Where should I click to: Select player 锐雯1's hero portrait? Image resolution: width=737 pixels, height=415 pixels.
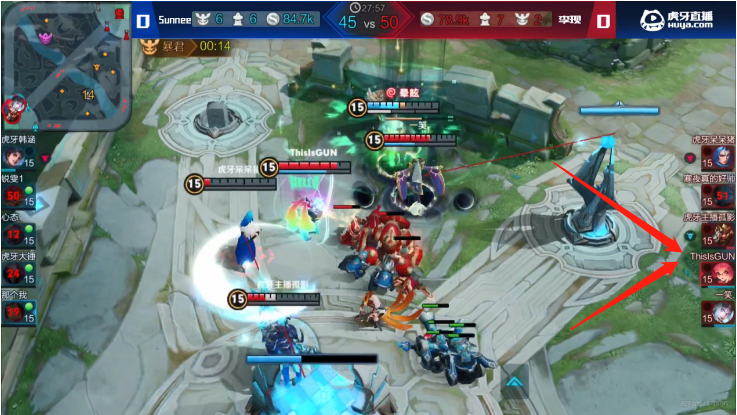tap(15, 196)
